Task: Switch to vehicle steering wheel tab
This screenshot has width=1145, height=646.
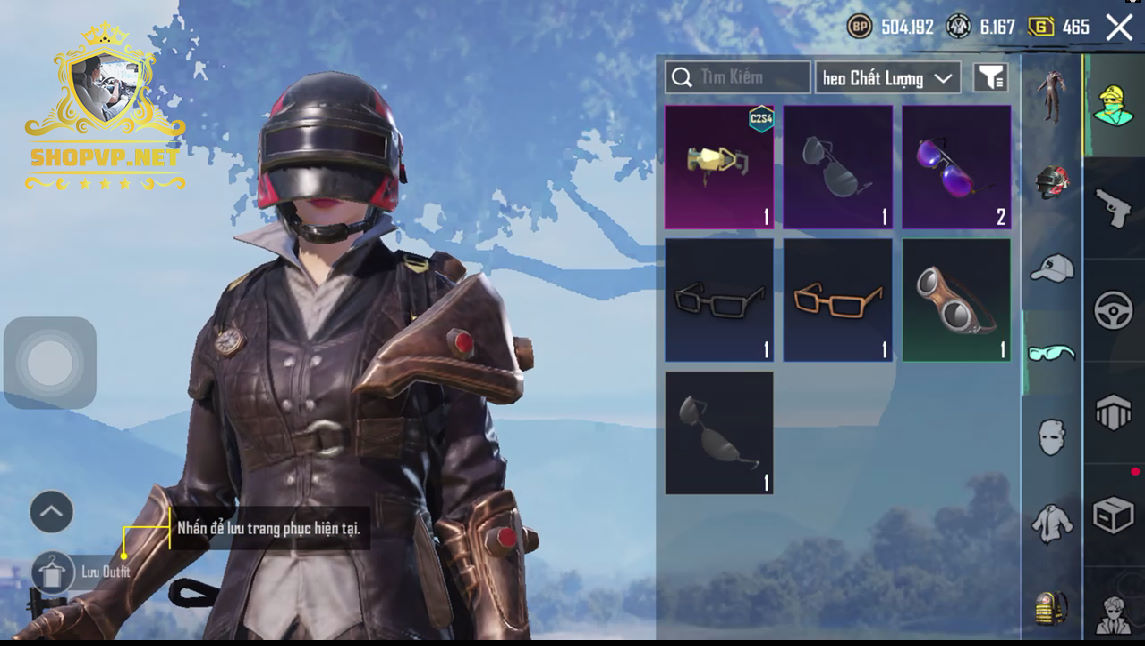Action: coord(1113,311)
